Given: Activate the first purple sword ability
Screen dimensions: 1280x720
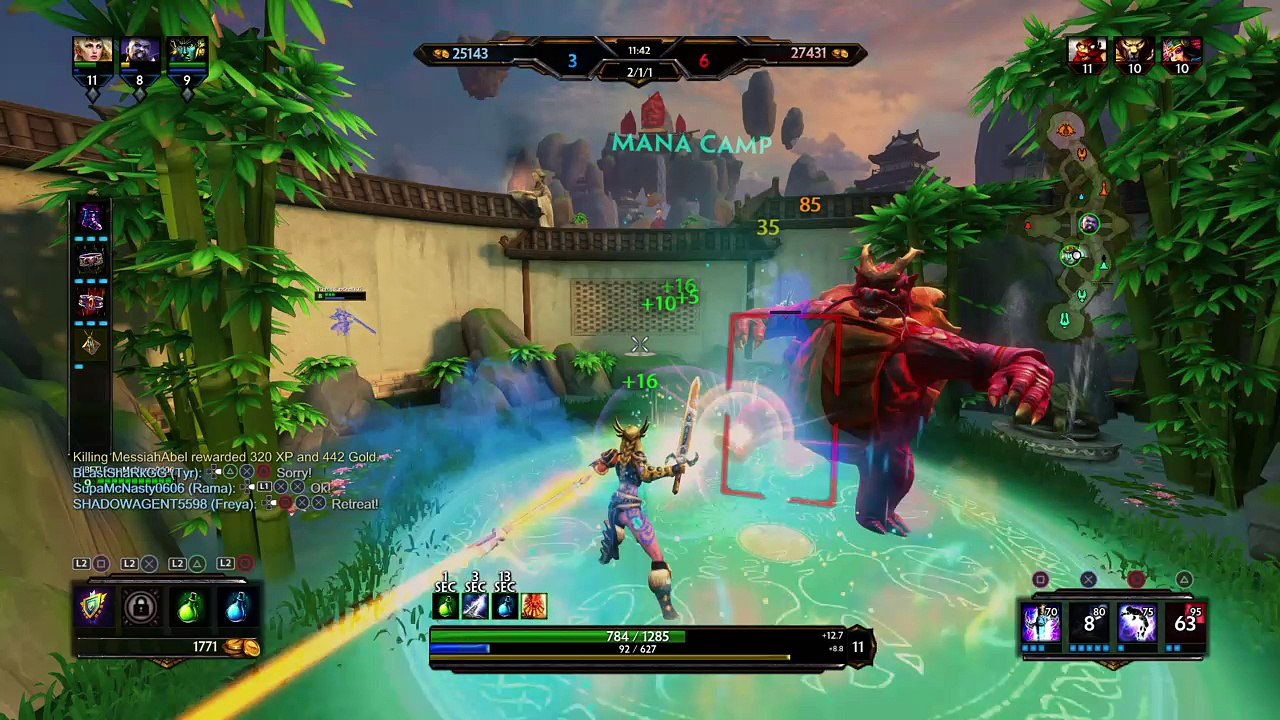Looking at the screenshot, I should pos(1041,623).
